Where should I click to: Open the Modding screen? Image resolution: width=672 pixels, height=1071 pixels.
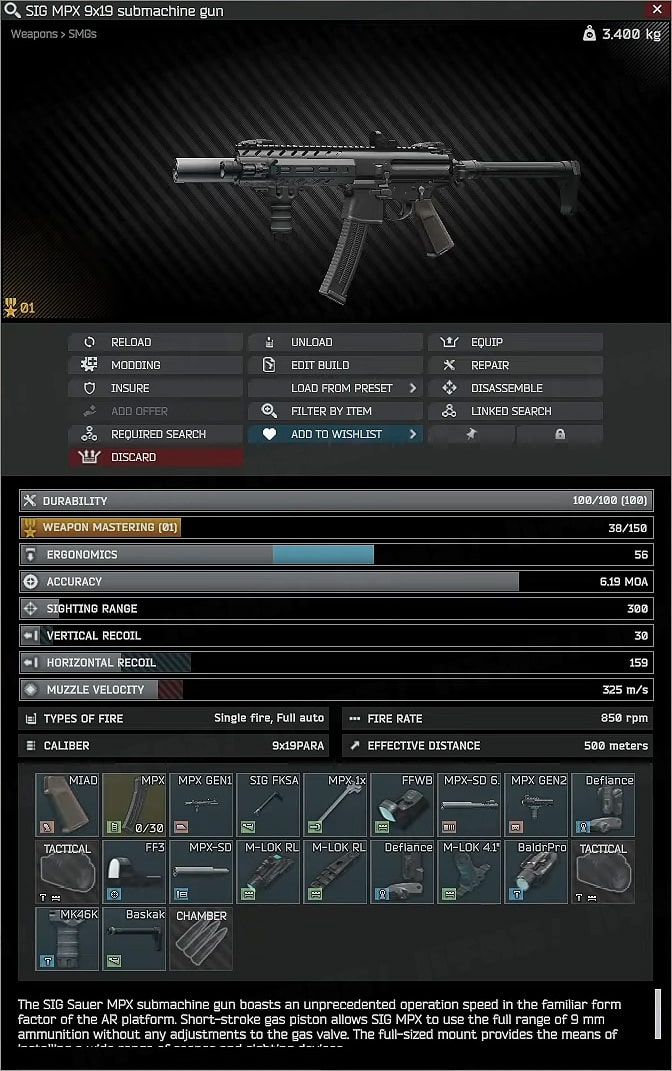click(x=155, y=365)
